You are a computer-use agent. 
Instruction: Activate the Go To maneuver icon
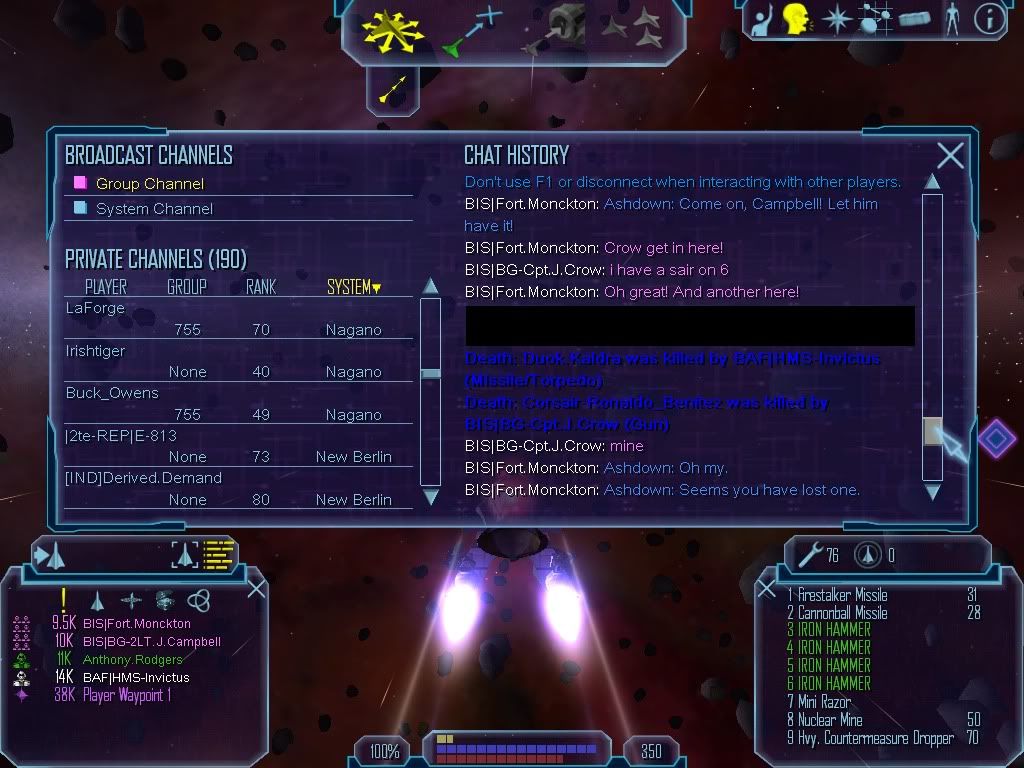point(471,32)
